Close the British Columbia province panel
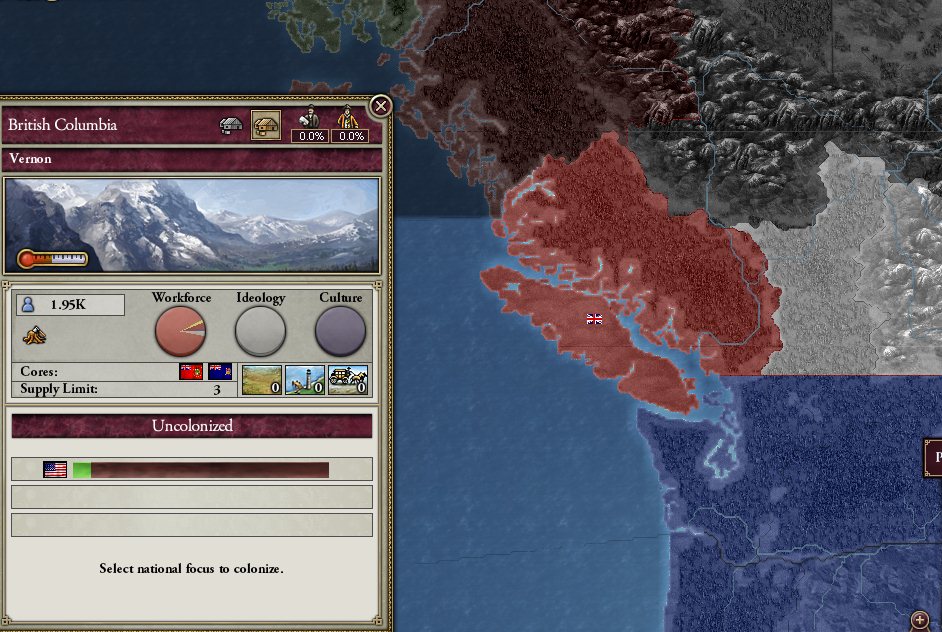This screenshot has height=632, width=942. click(380, 106)
